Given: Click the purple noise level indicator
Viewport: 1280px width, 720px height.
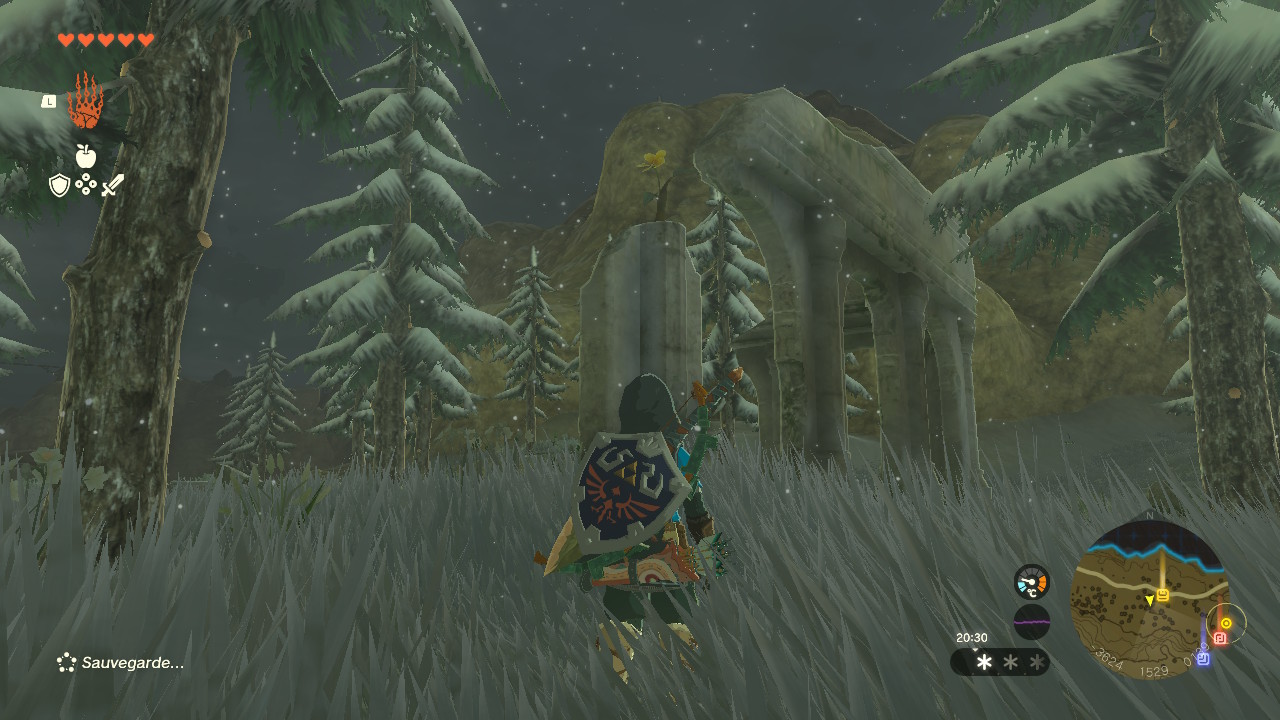Looking at the screenshot, I should (1031, 622).
